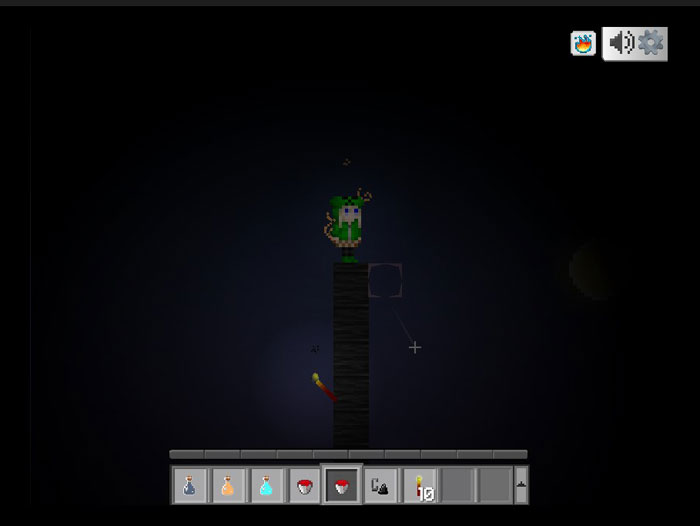Select the orange potion hotbar slot
Screen dimensions: 700x526
(228, 486)
